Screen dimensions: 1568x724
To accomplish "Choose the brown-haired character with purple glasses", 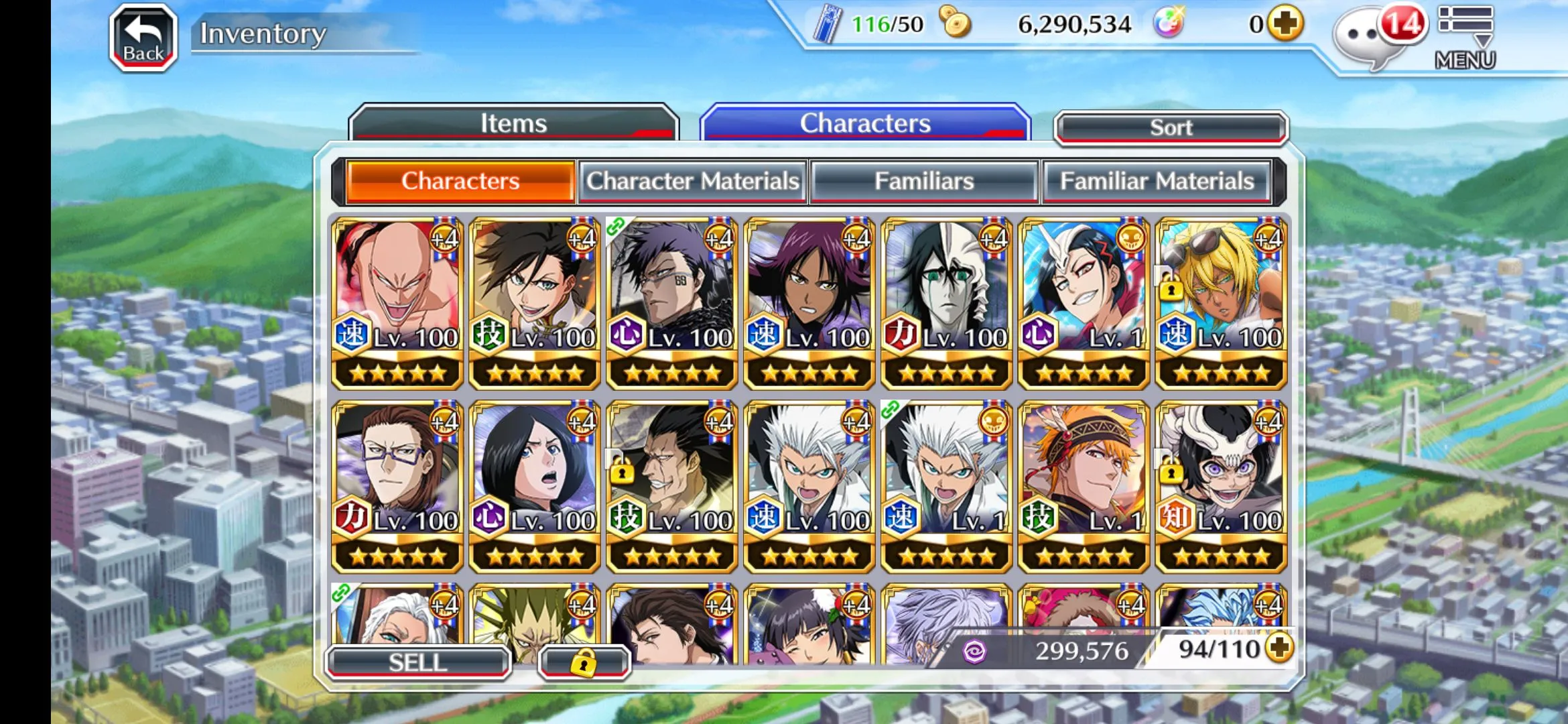I will tap(397, 487).
